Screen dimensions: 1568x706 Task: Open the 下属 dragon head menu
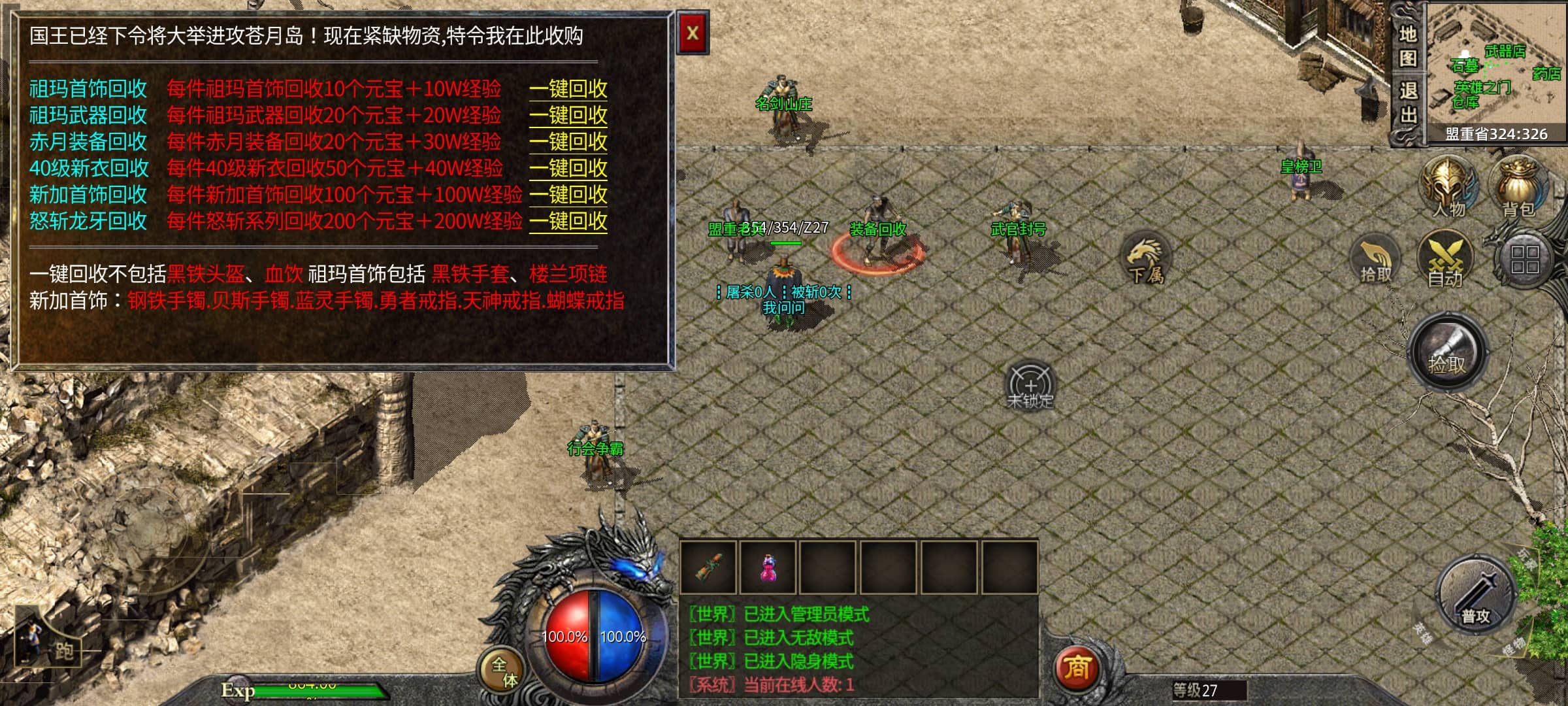[x=1146, y=259]
